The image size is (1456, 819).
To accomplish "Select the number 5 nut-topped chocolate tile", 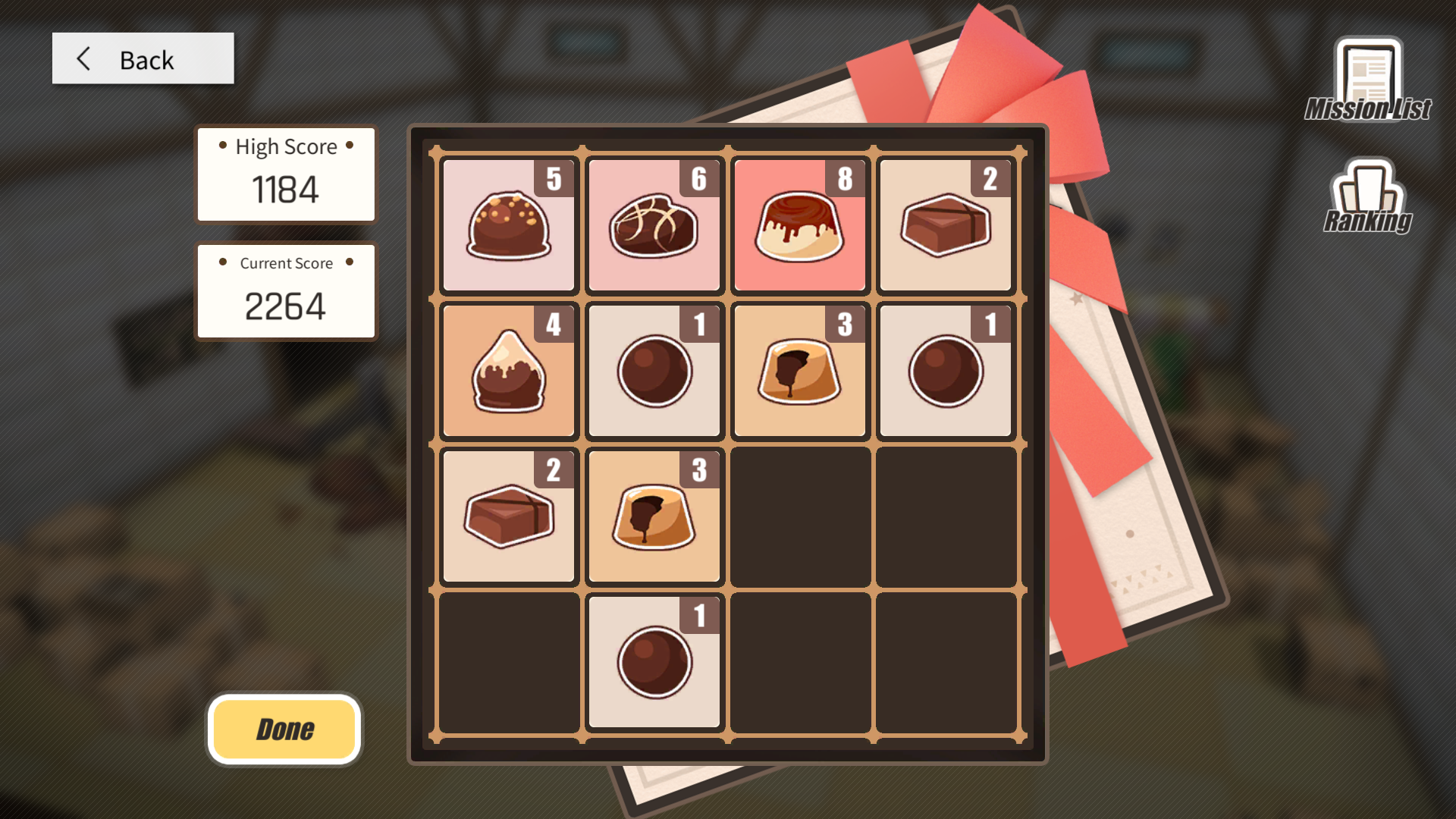I will pyautogui.click(x=509, y=225).
